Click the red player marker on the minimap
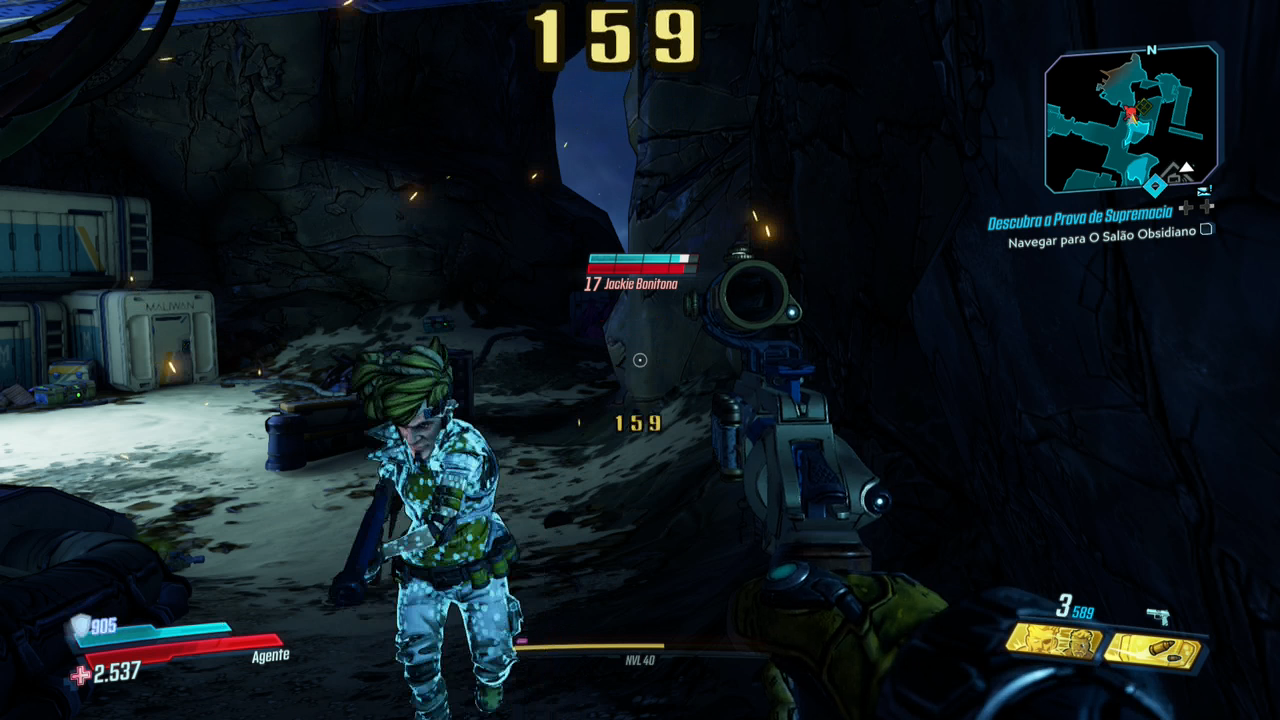This screenshot has height=720, width=1280. pos(1131,112)
